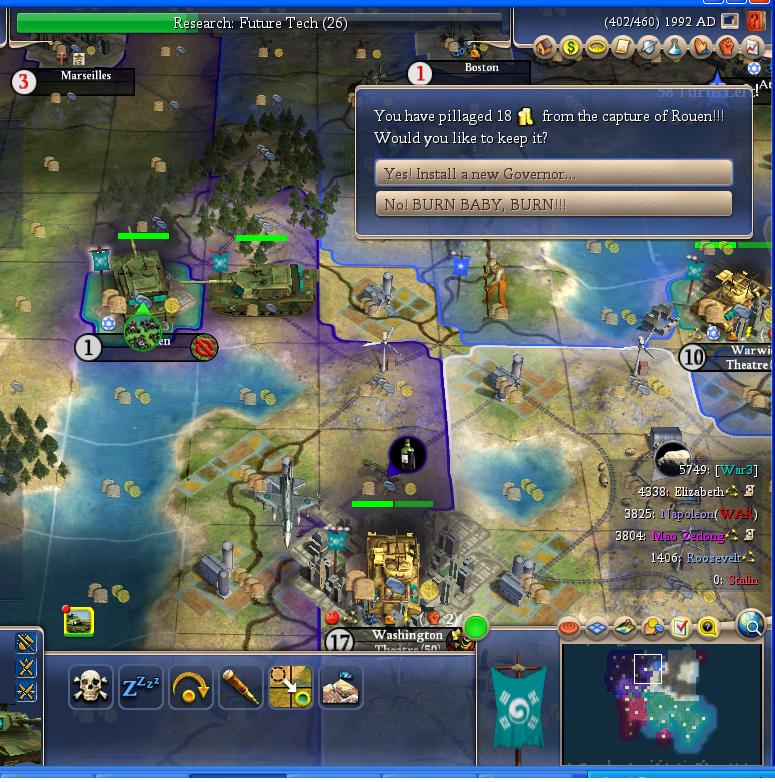The height and width of the screenshot is (782, 775).
Task: Open the Technology Advisor flask icon
Action: coord(675,47)
